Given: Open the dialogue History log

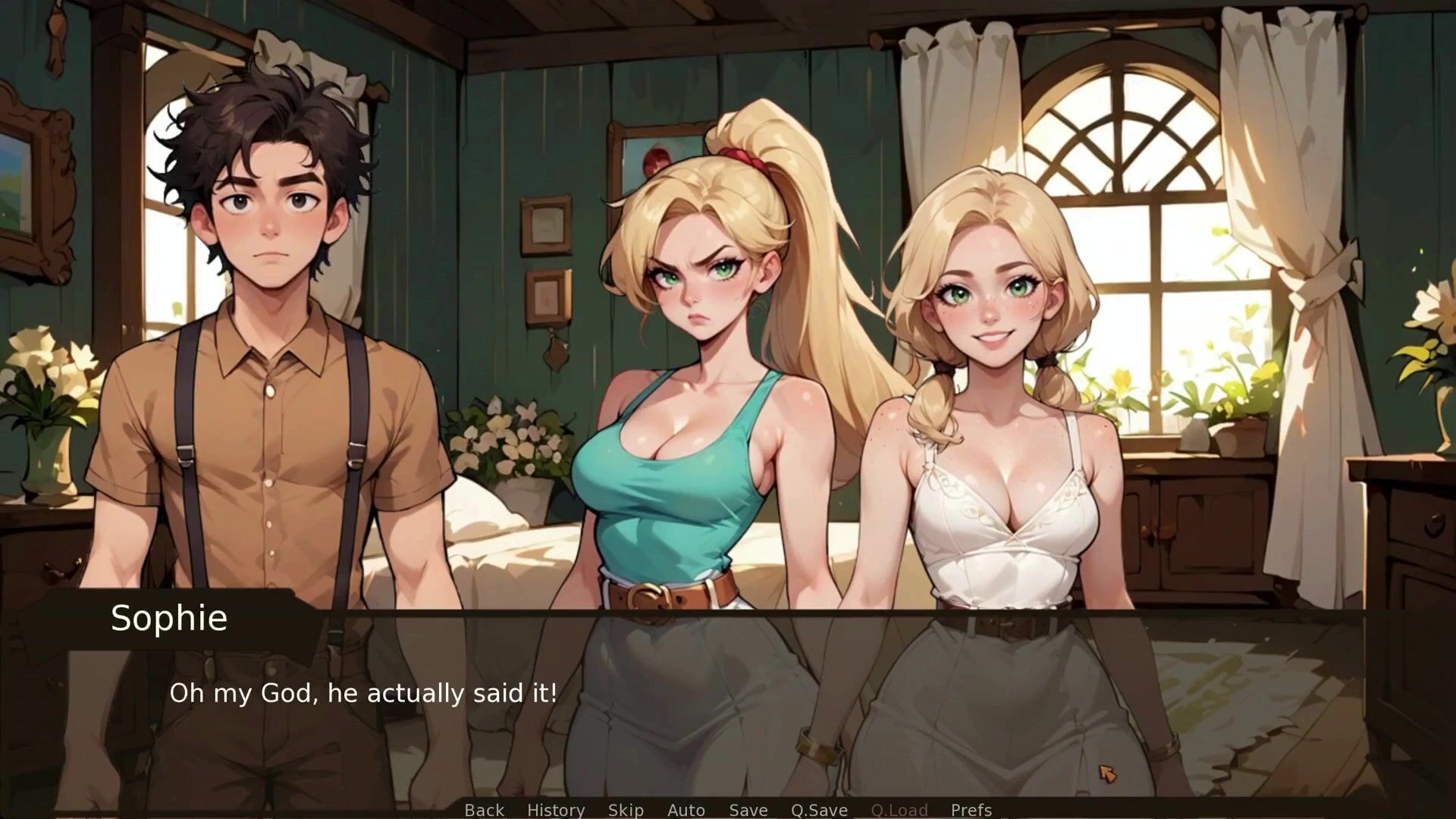Looking at the screenshot, I should 556,810.
